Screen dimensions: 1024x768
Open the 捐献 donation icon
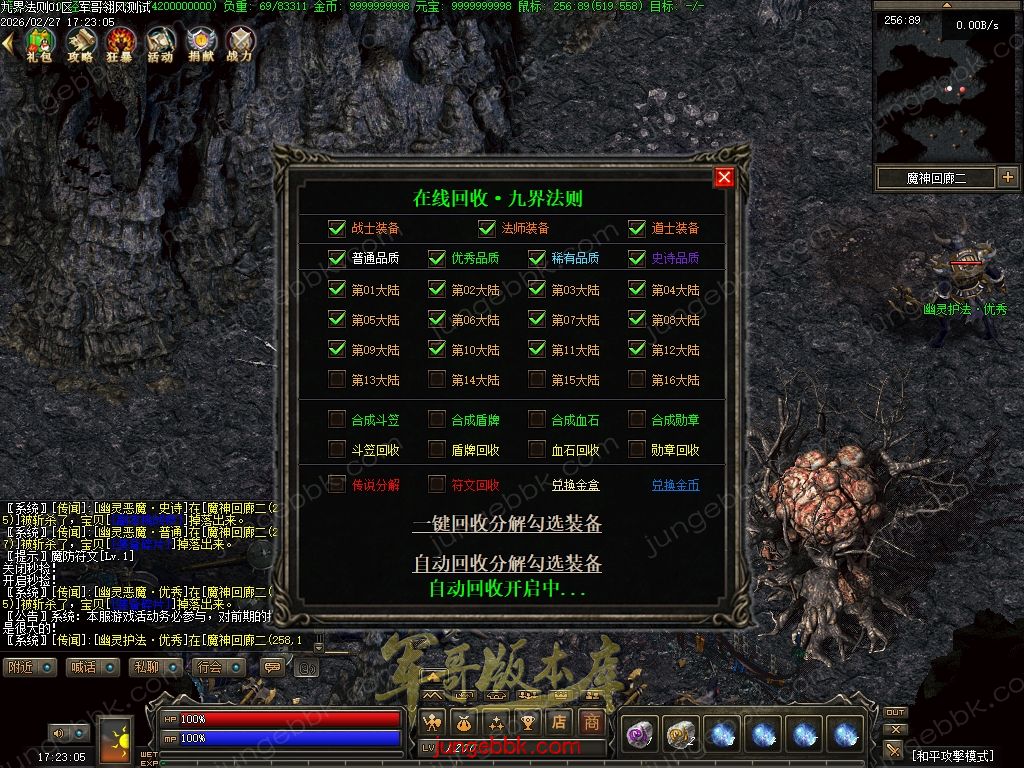coord(200,43)
